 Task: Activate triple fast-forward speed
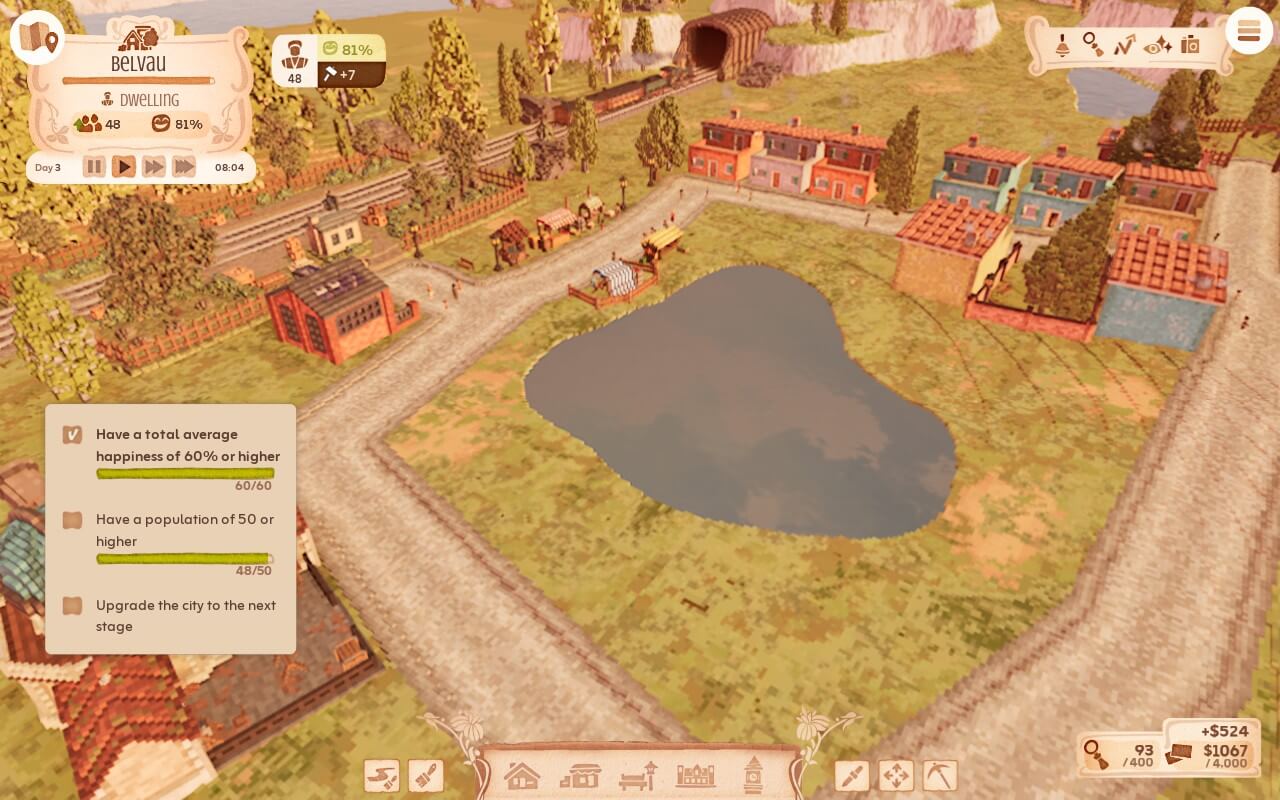(x=184, y=167)
